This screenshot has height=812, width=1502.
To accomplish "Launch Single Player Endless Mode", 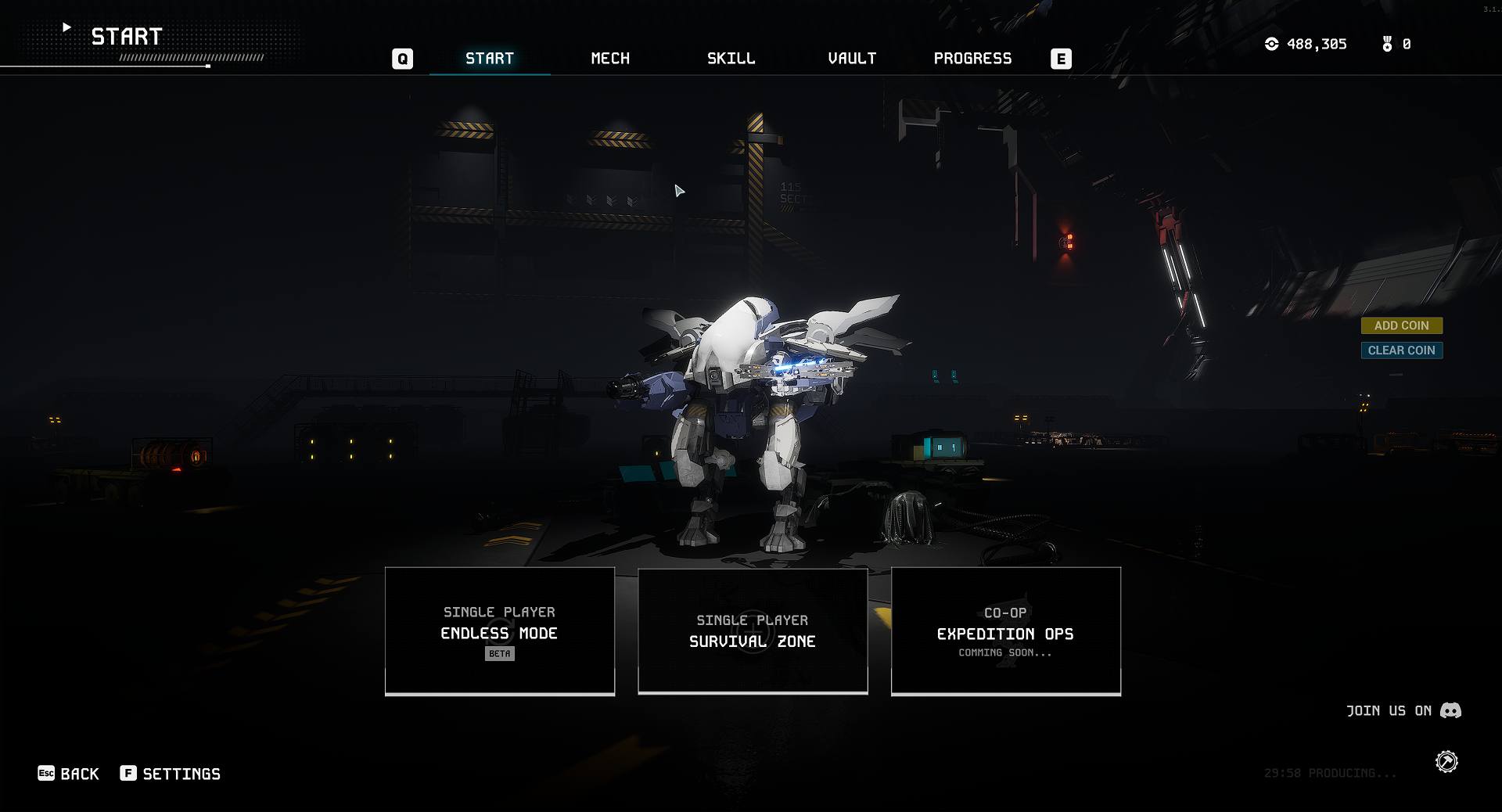I will coord(500,631).
